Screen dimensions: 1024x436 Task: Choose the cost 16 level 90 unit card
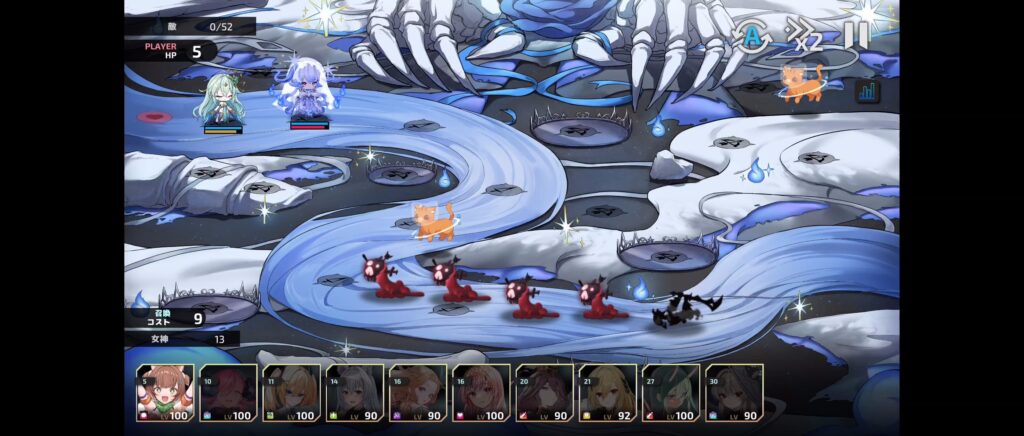click(x=418, y=393)
